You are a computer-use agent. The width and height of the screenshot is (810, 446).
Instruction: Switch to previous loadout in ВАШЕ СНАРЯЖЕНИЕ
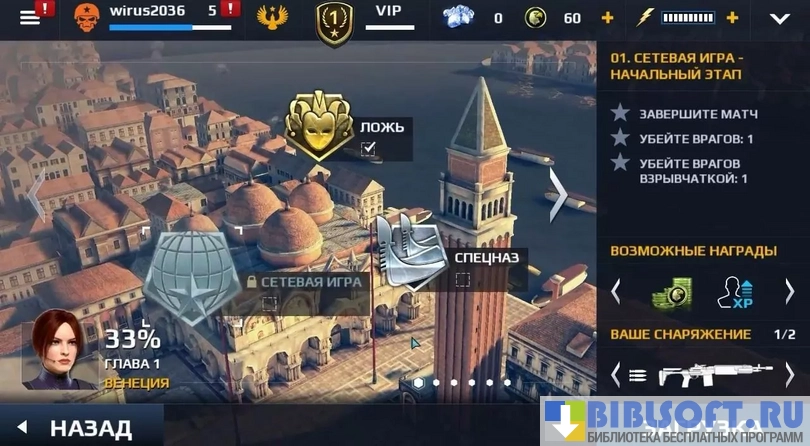(616, 376)
